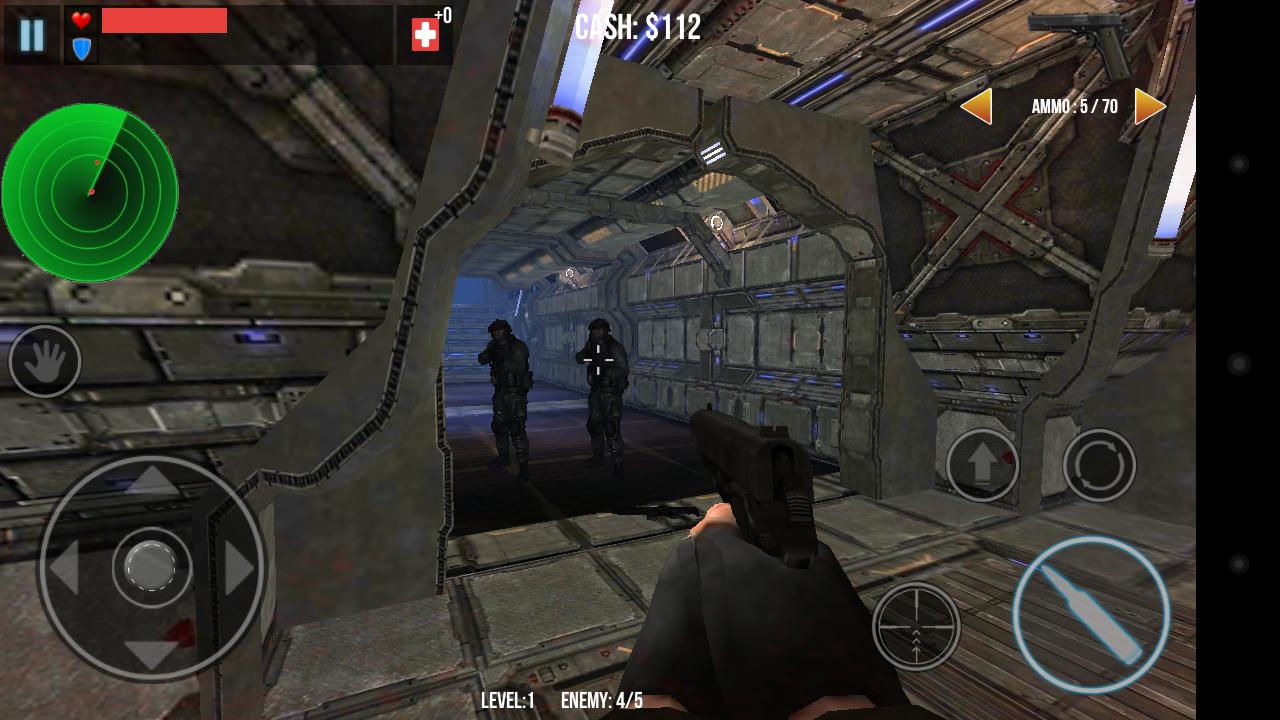Viewport: 1280px width, 720px height.
Task: Enable radar view by tapping the radar
Action: [90, 192]
